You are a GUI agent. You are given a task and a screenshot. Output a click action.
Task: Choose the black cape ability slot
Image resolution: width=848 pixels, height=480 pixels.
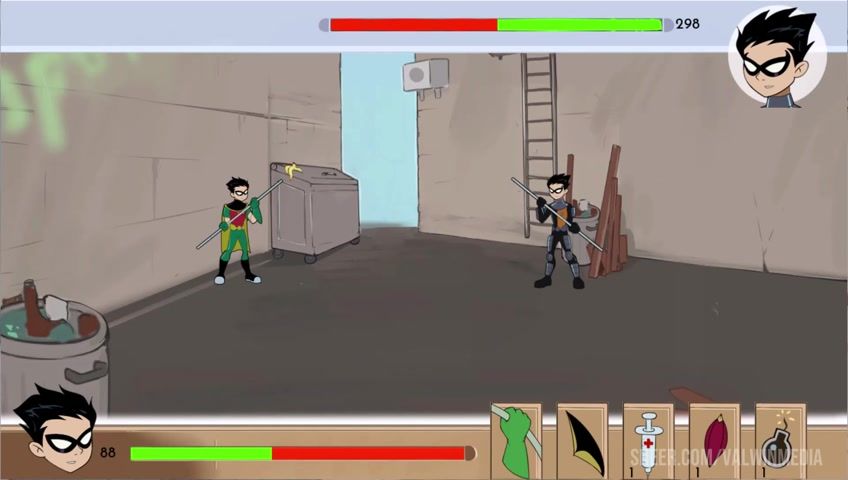(x=582, y=441)
